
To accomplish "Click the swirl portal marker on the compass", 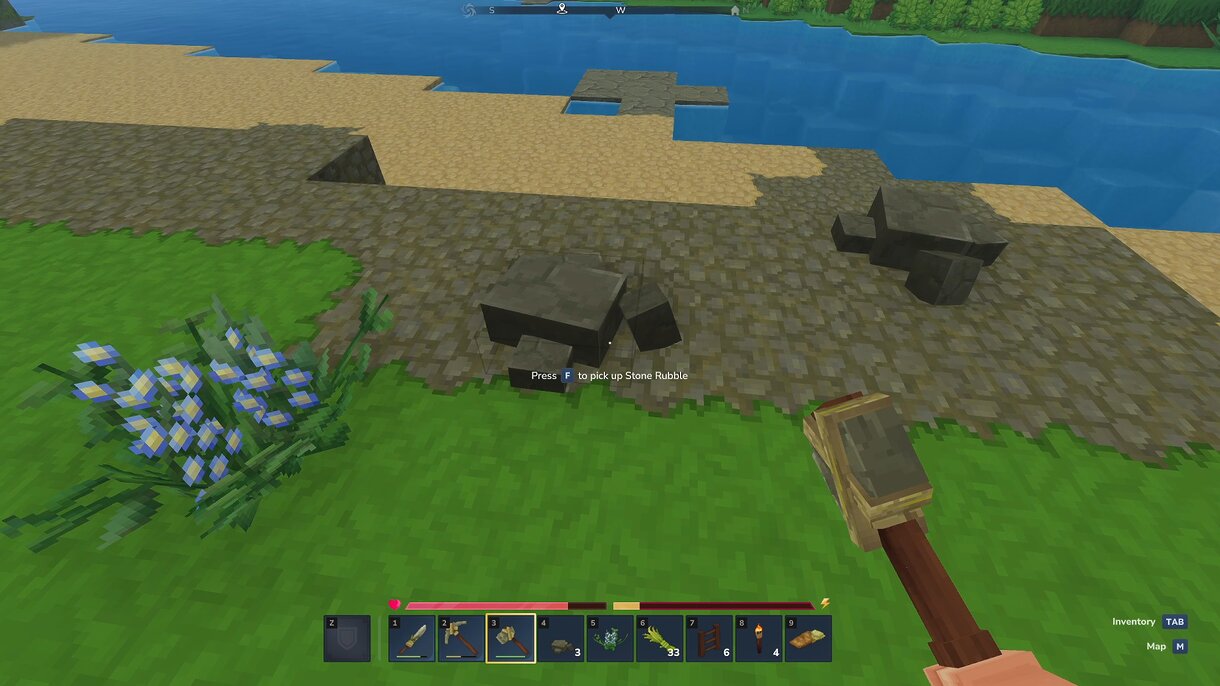I will (468, 10).
